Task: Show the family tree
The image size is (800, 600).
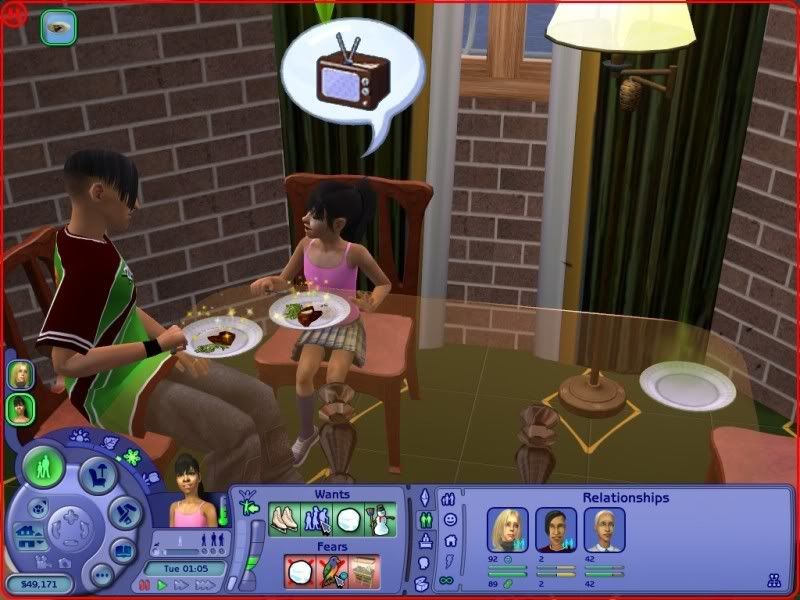Action: pos(773,579)
